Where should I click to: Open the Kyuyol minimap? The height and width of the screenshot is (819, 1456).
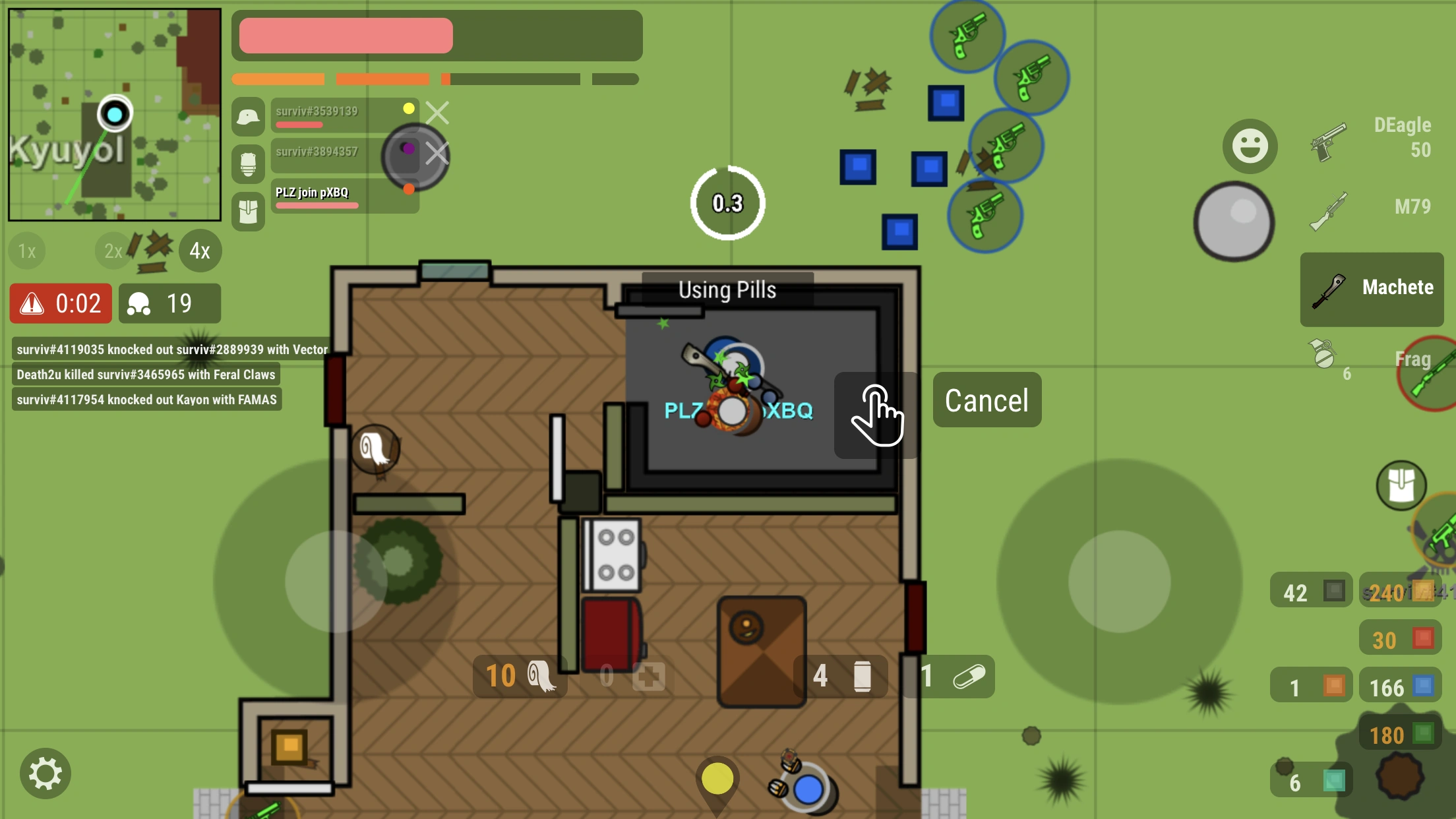[115, 113]
